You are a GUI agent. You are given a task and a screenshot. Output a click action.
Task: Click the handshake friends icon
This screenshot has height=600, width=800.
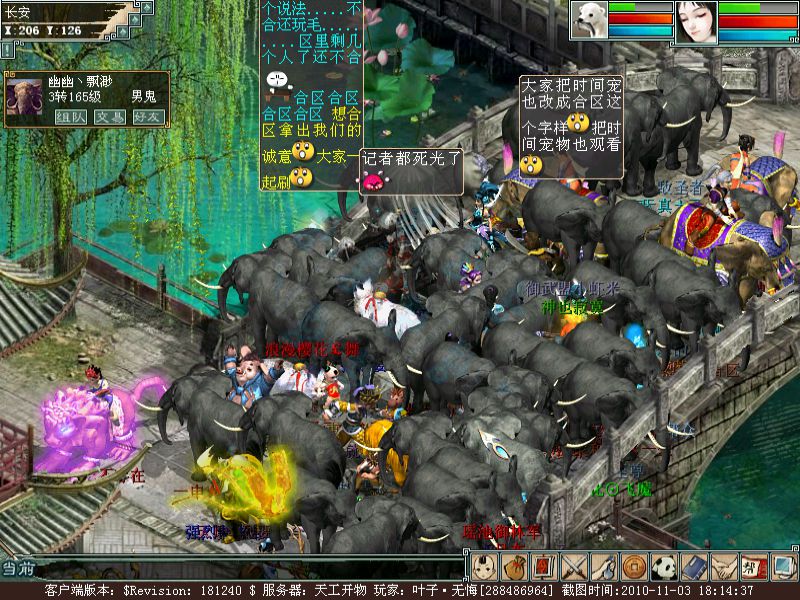pyautogui.click(x=725, y=567)
